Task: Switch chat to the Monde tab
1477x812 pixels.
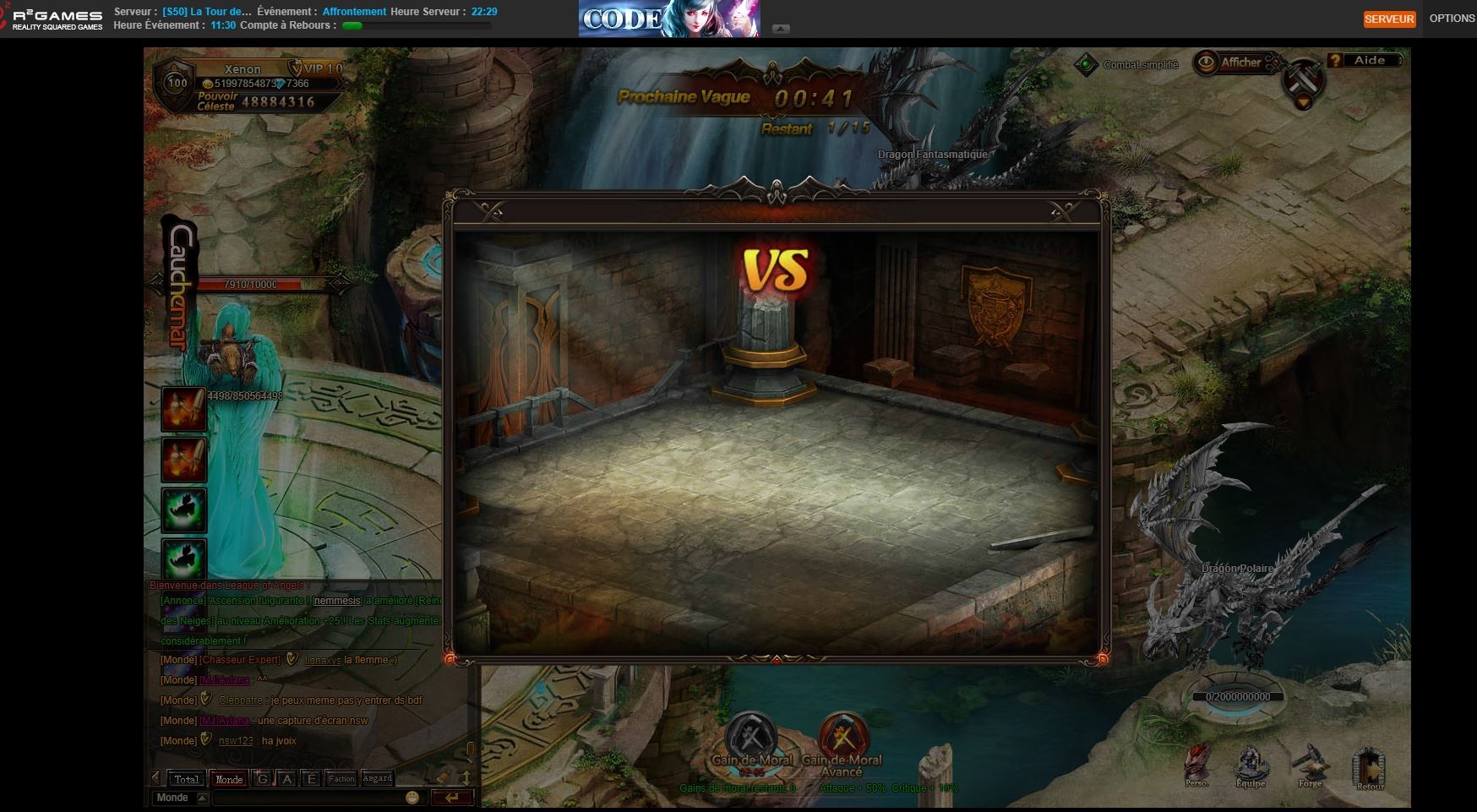Action: (x=228, y=779)
